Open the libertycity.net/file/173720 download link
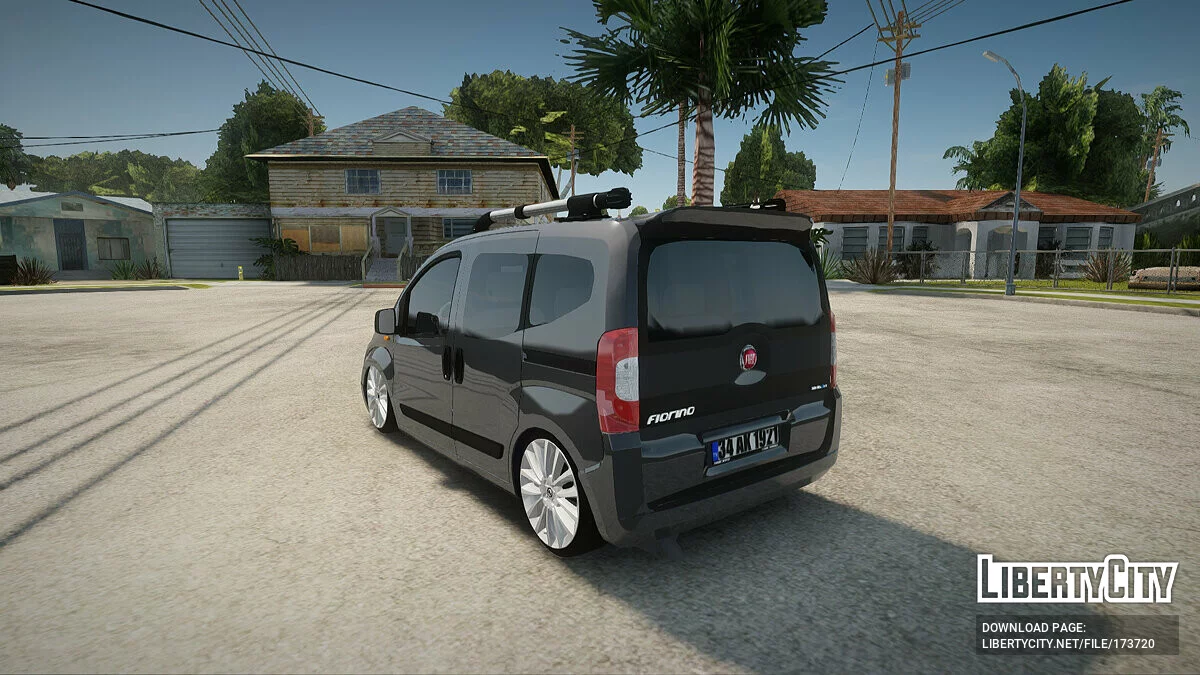 [x=1068, y=644]
